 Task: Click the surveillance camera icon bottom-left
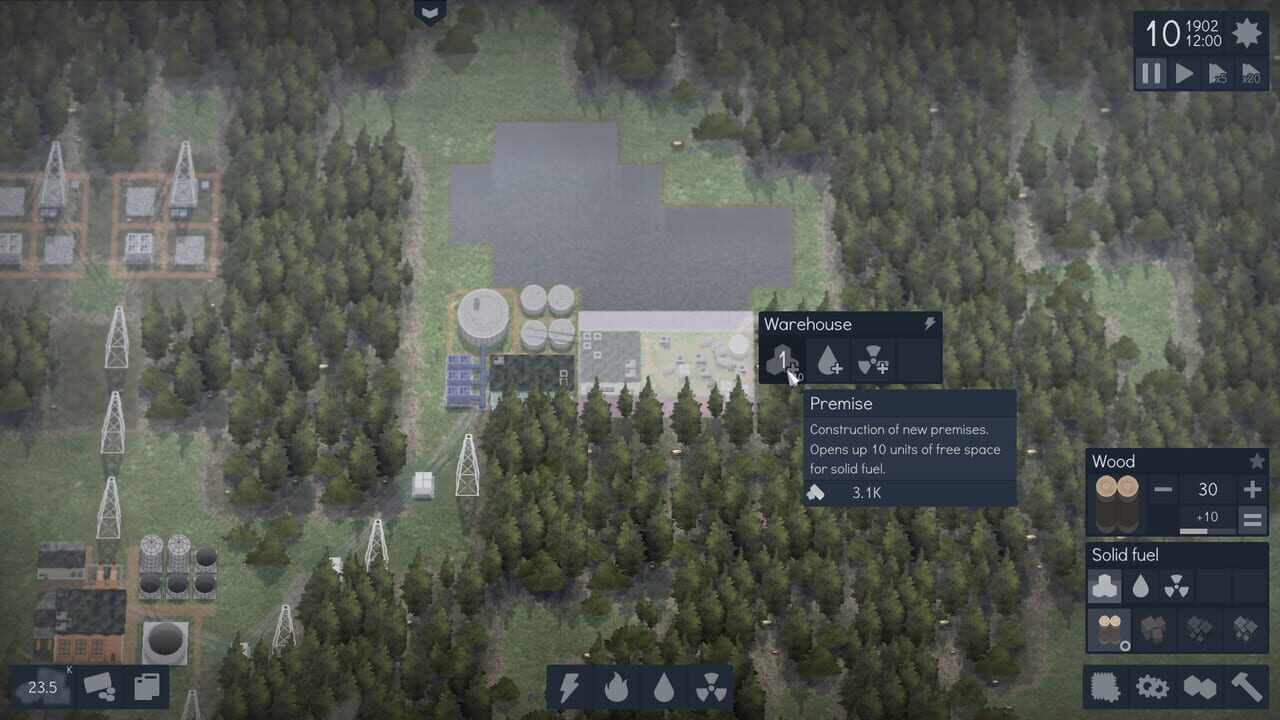[x=96, y=688]
